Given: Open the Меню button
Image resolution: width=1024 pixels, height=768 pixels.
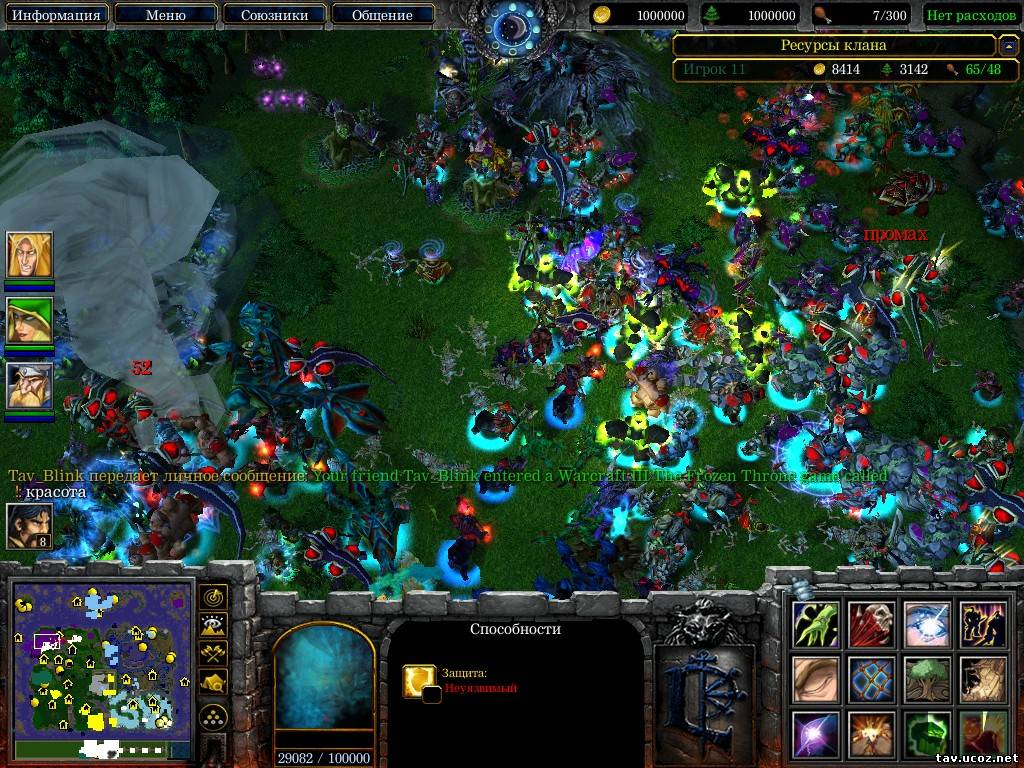Looking at the screenshot, I should 165,15.
